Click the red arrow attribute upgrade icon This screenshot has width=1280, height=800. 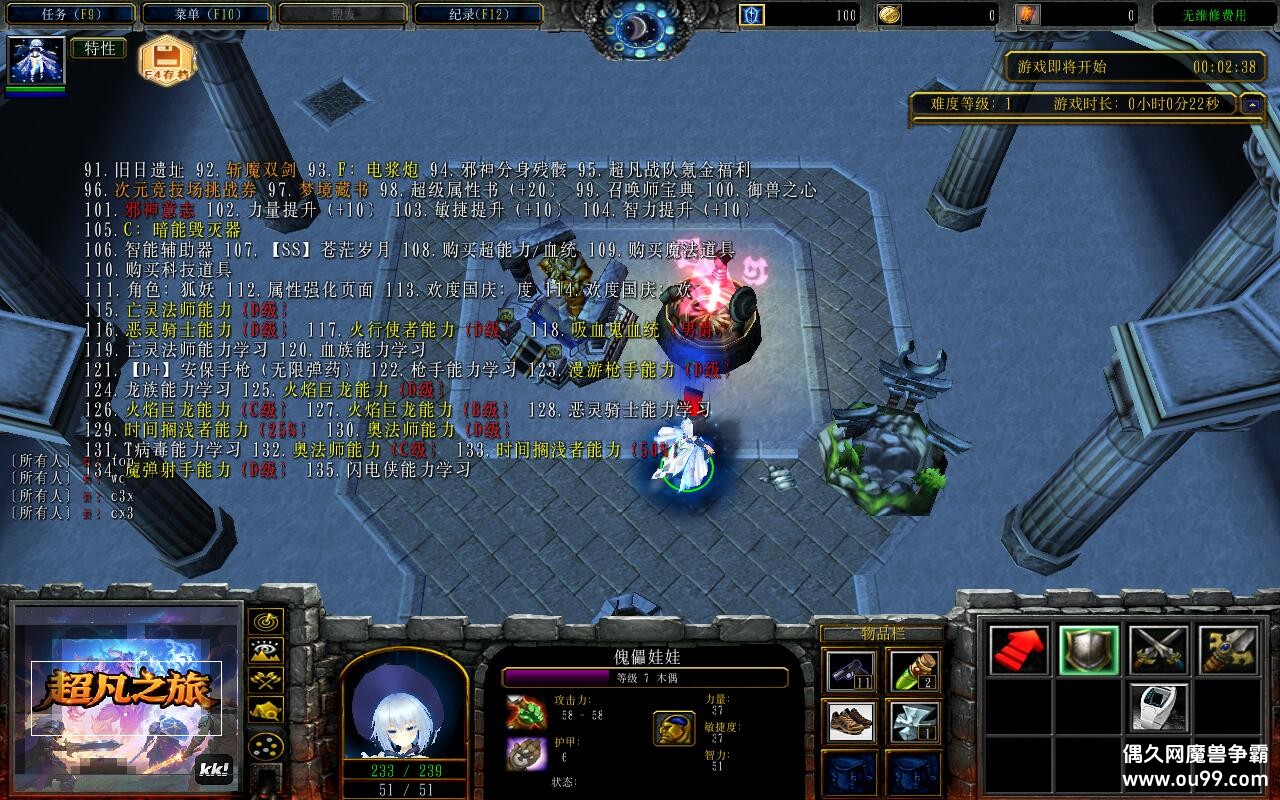[x=1017, y=650]
